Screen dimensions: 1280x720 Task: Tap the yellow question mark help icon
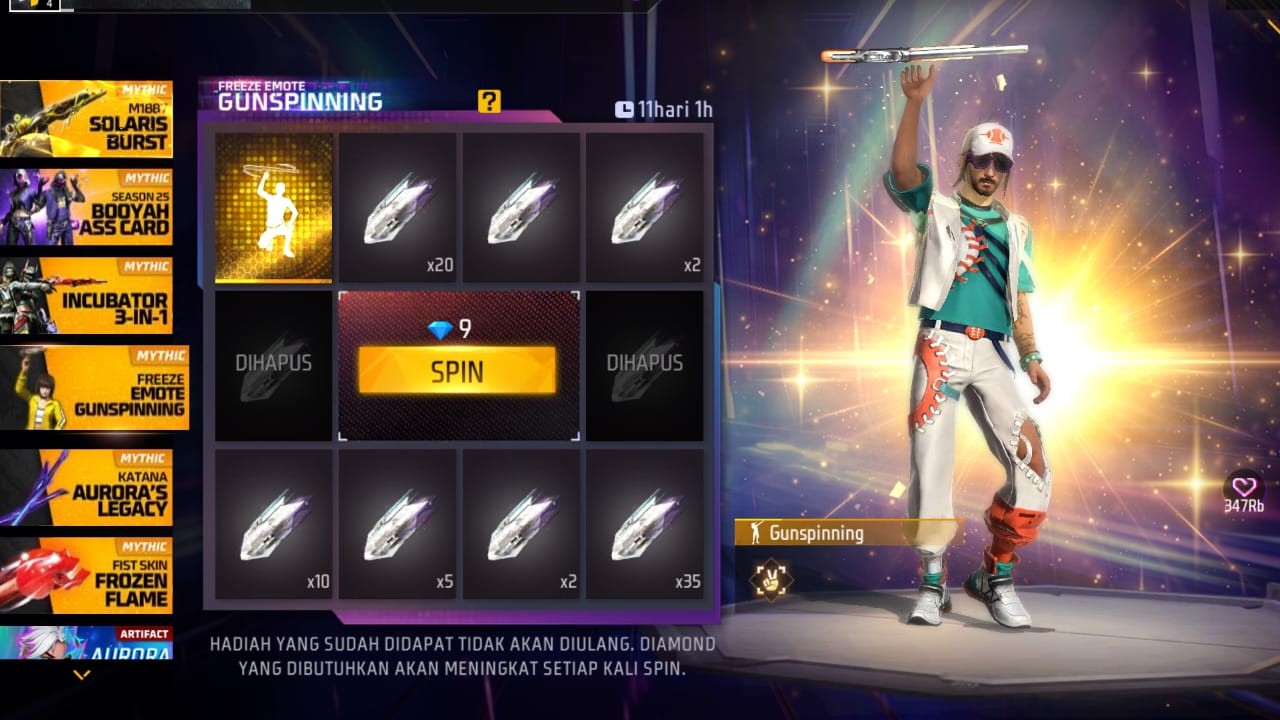click(487, 101)
